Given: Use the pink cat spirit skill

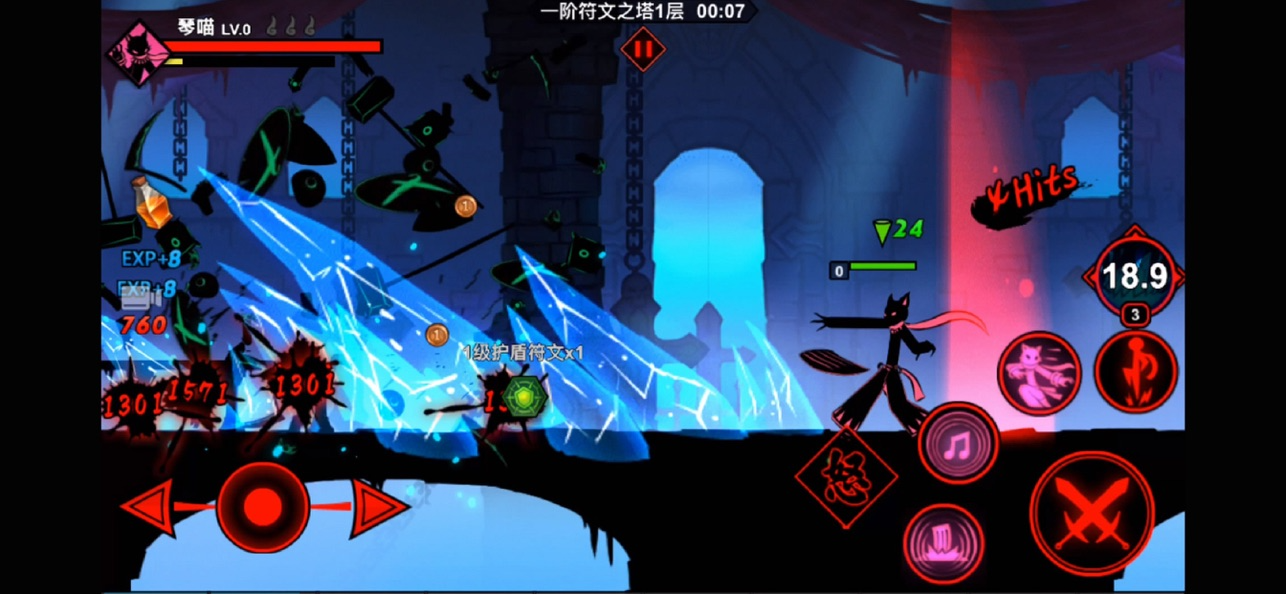Looking at the screenshot, I should pyautogui.click(x=1040, y=373).
